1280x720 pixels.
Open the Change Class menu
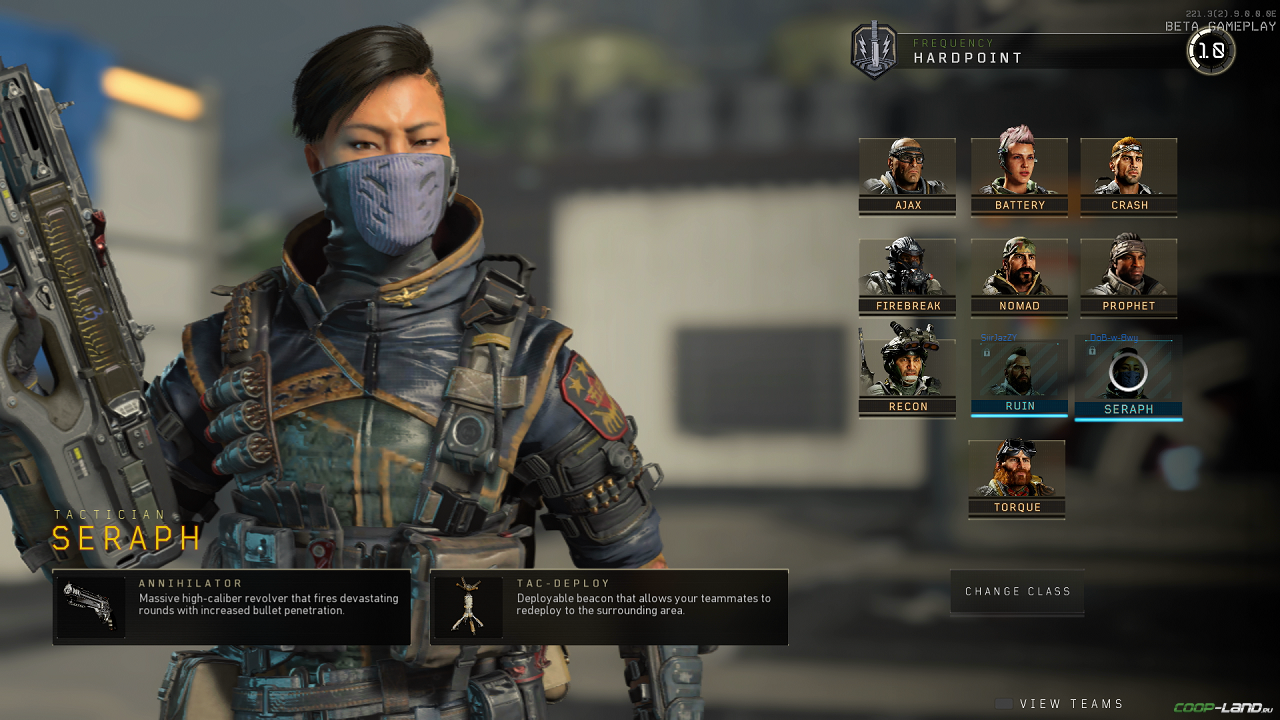(x=1017, y=592)
